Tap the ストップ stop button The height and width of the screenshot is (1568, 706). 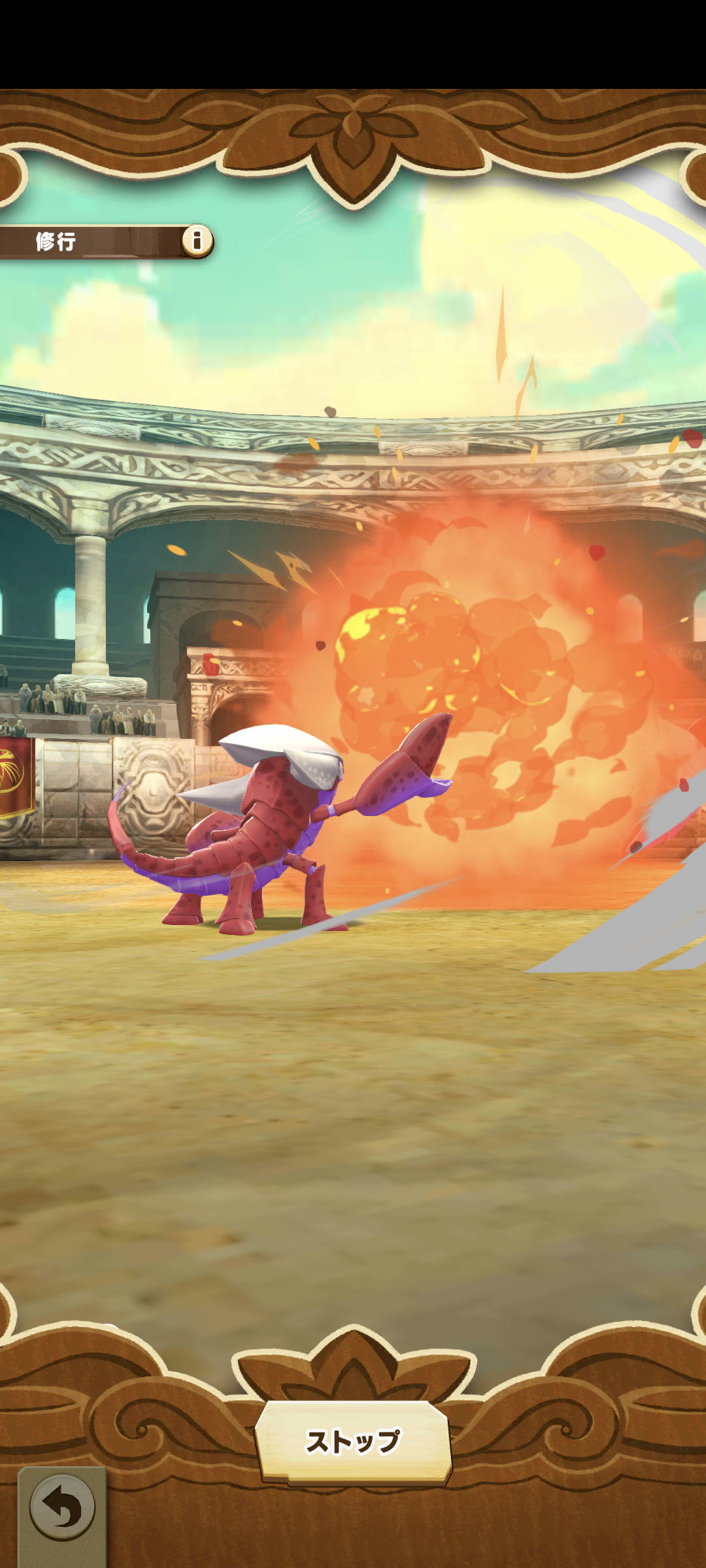point(353,1442)
